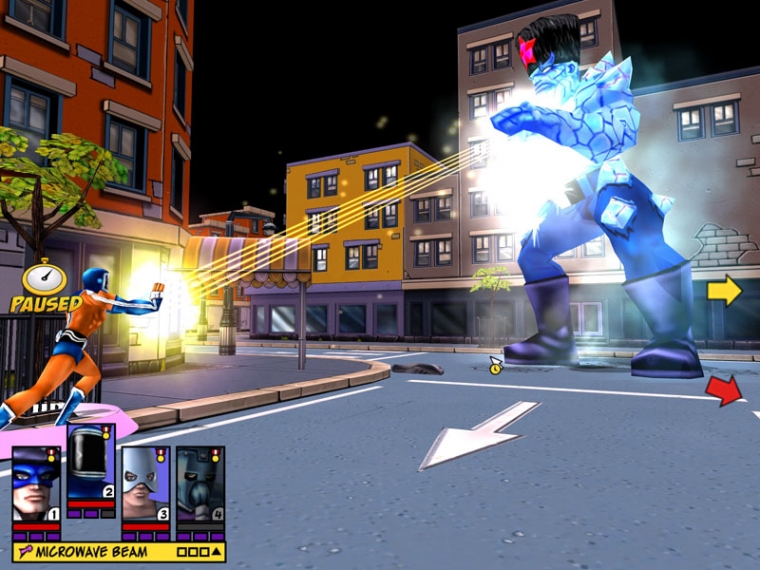
Task: Pick the iron-helmet hero portrait numbered 4
Action: (x=200, y=484)
